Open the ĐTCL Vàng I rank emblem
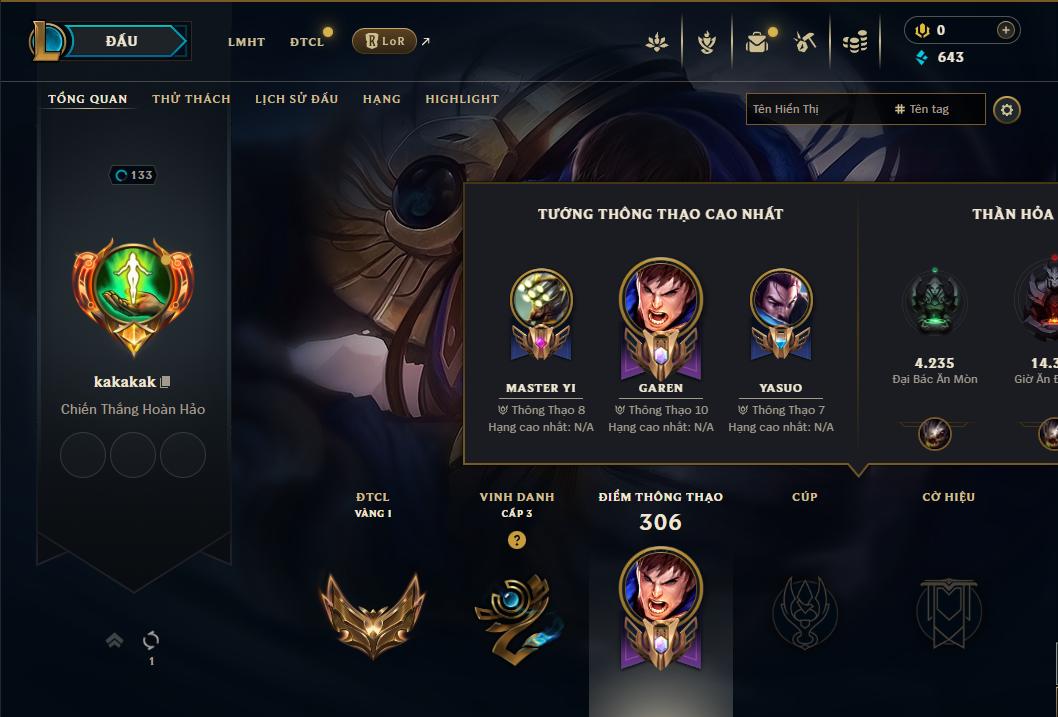1058x717 pixels. pyautogui.click(x=372, y=611)
